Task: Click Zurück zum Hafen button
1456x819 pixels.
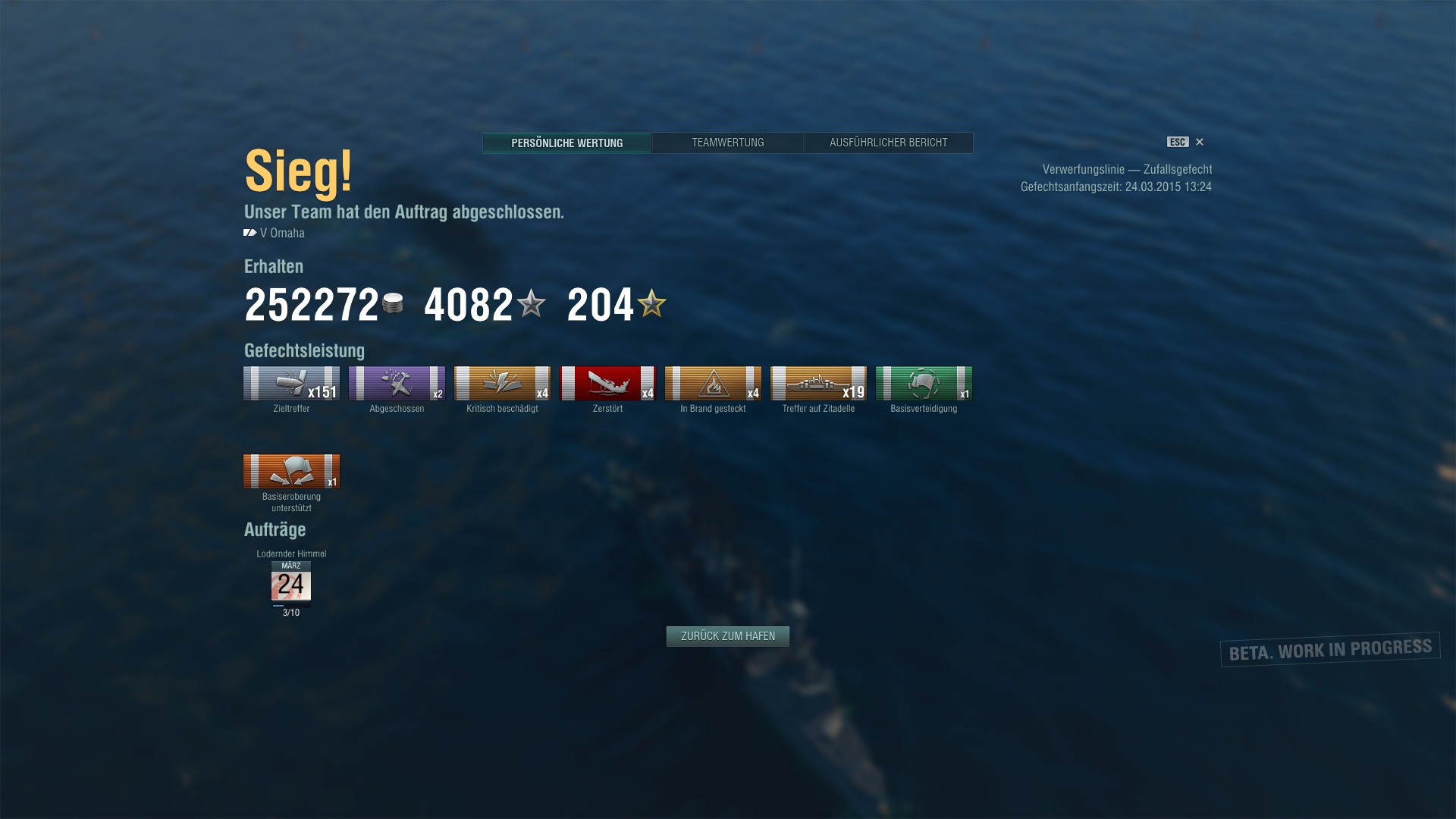Action: 727,636
